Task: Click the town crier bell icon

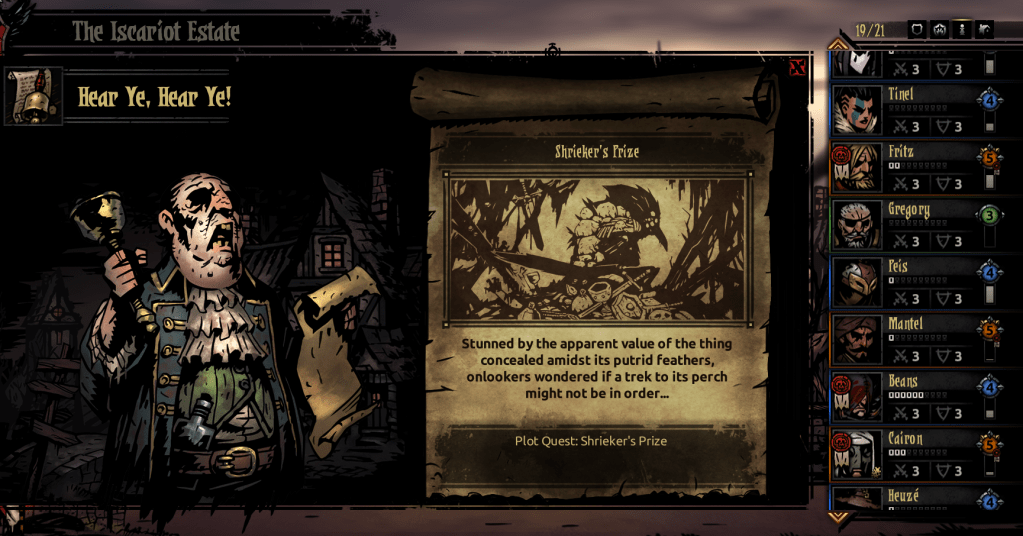Action: 34,97
